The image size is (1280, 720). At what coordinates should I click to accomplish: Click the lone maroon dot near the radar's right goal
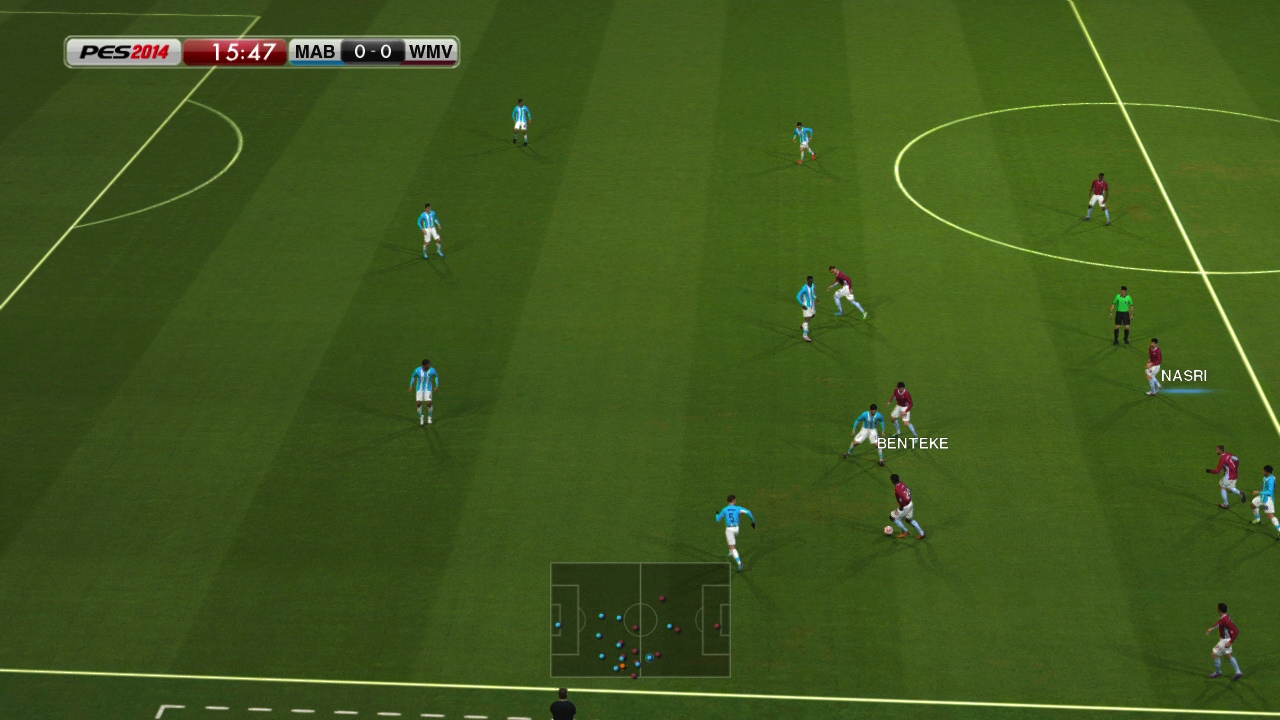[717, 626]
